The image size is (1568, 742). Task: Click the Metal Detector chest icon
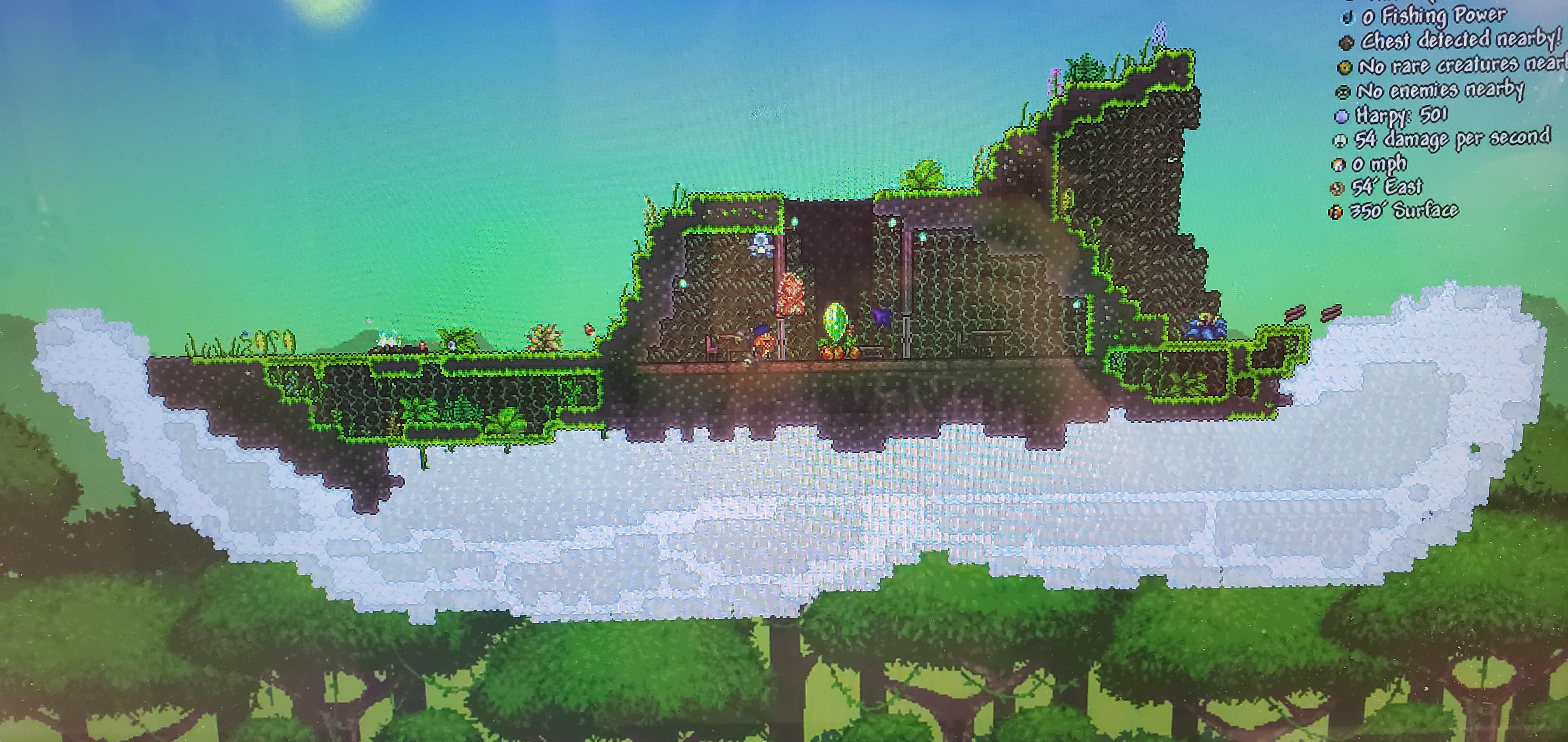[x=1346, y=42]
